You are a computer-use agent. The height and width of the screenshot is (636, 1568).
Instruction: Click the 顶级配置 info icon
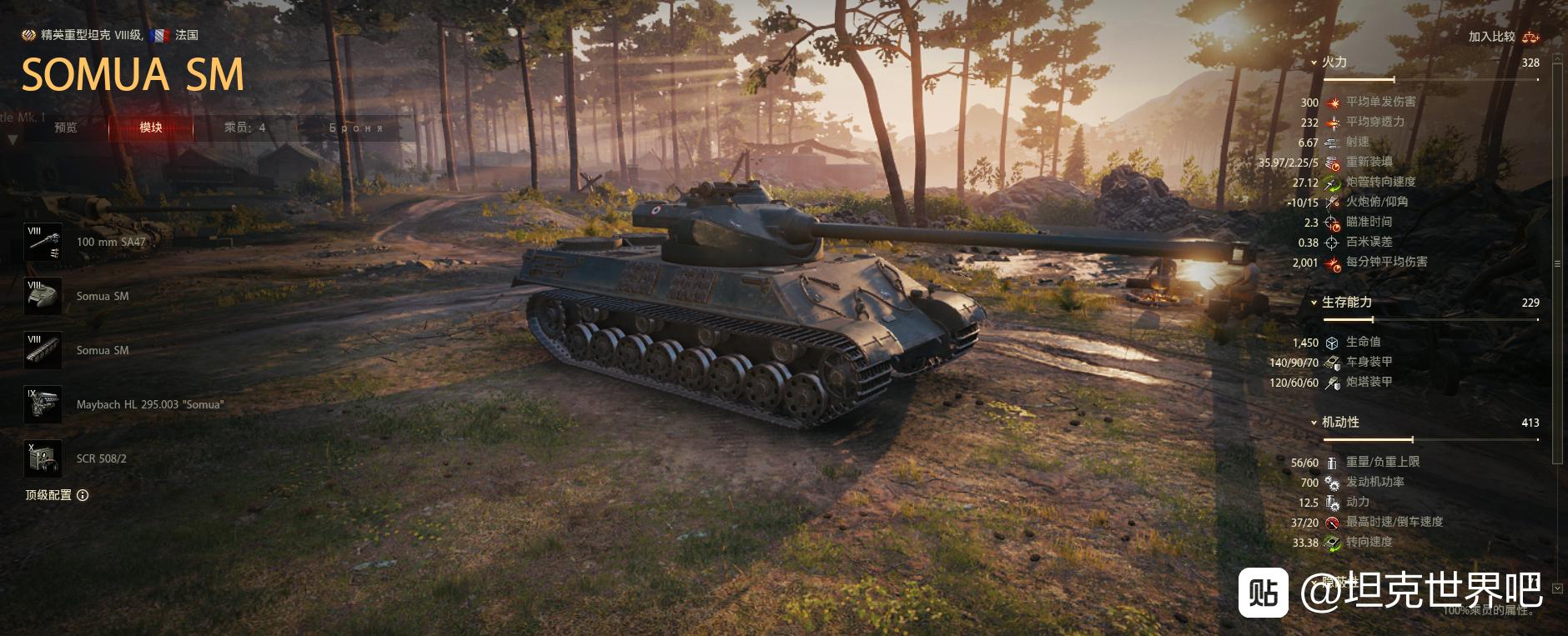click(83, 495)
